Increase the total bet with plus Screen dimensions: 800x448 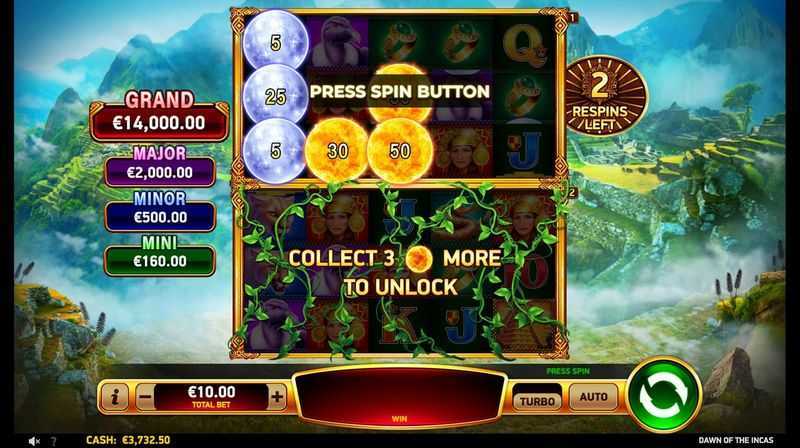click(x=277, y=396)
